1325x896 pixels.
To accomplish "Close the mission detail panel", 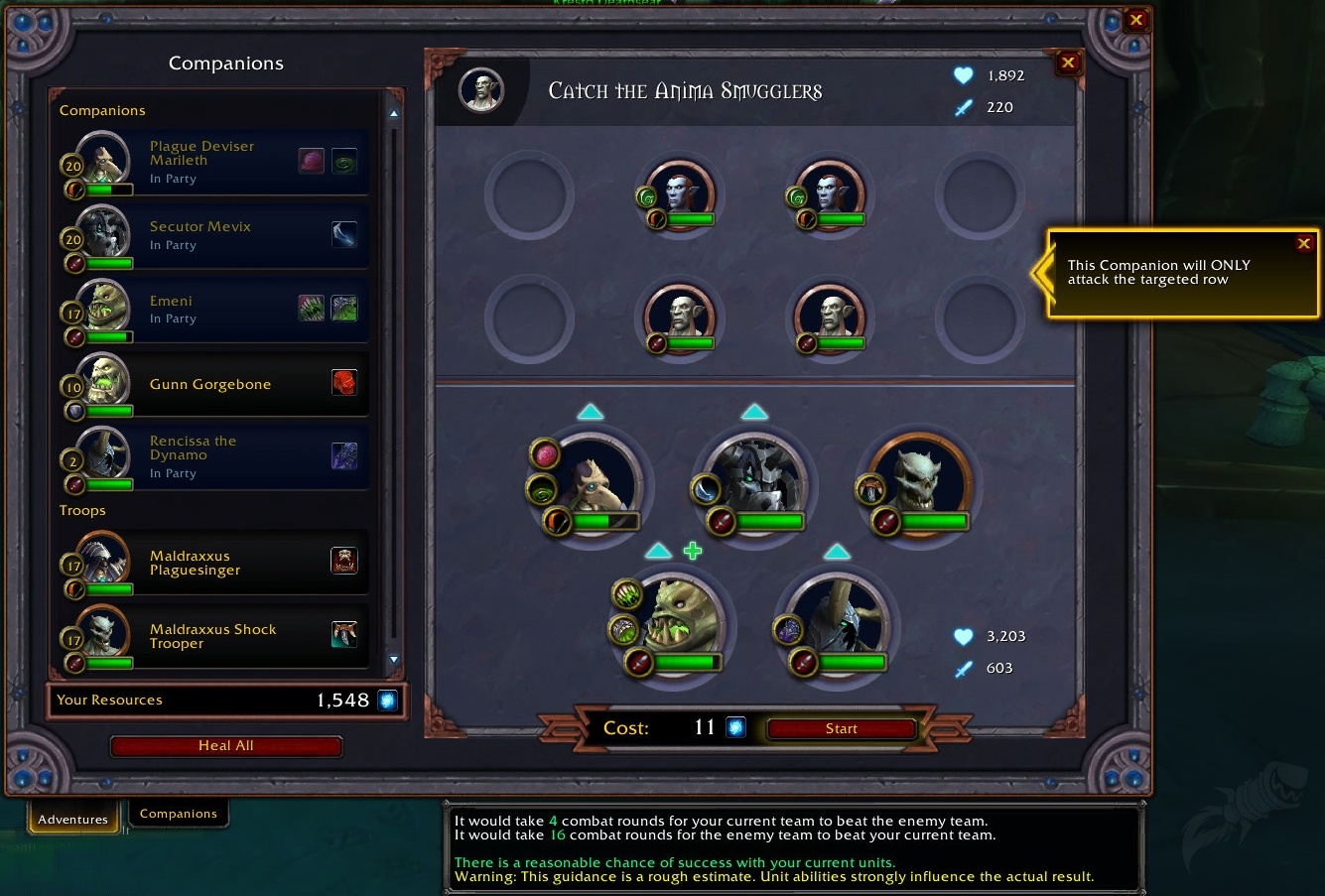I will tap(1068, 63).
